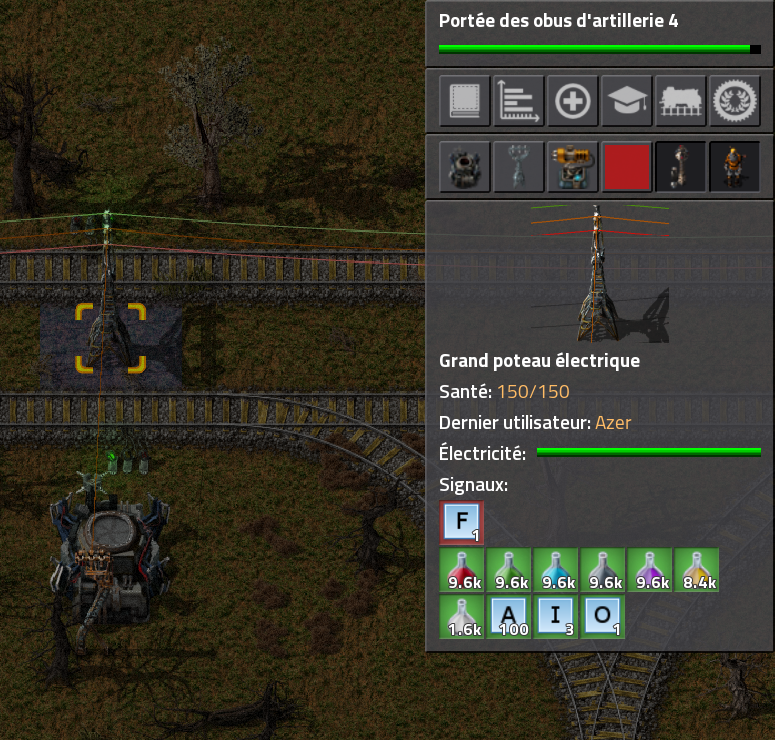Show the production statistics chart
This screenshot has height=740, width=775.
coord(519,101)
